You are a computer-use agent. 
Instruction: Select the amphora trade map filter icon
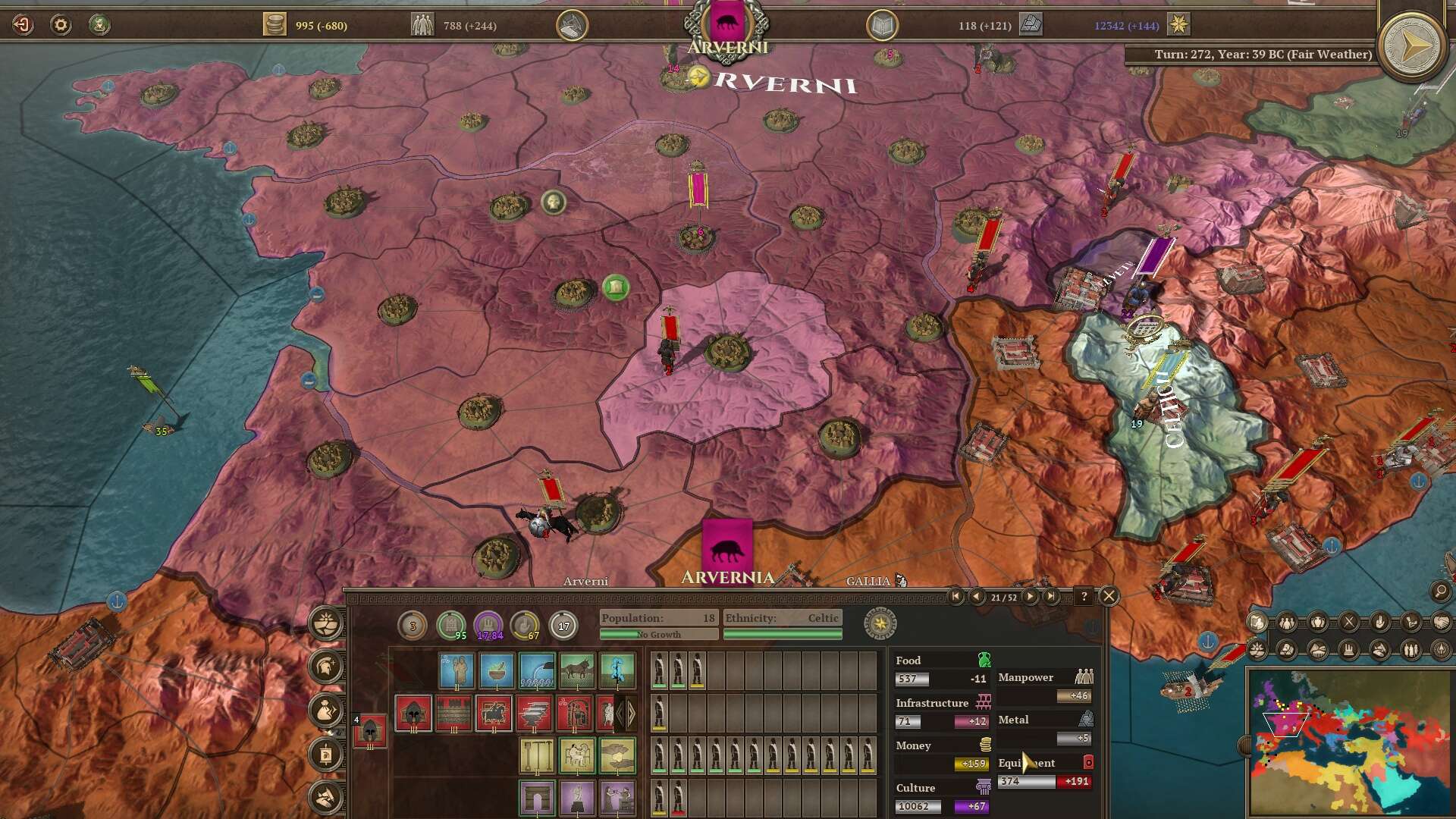point(1319,623)
